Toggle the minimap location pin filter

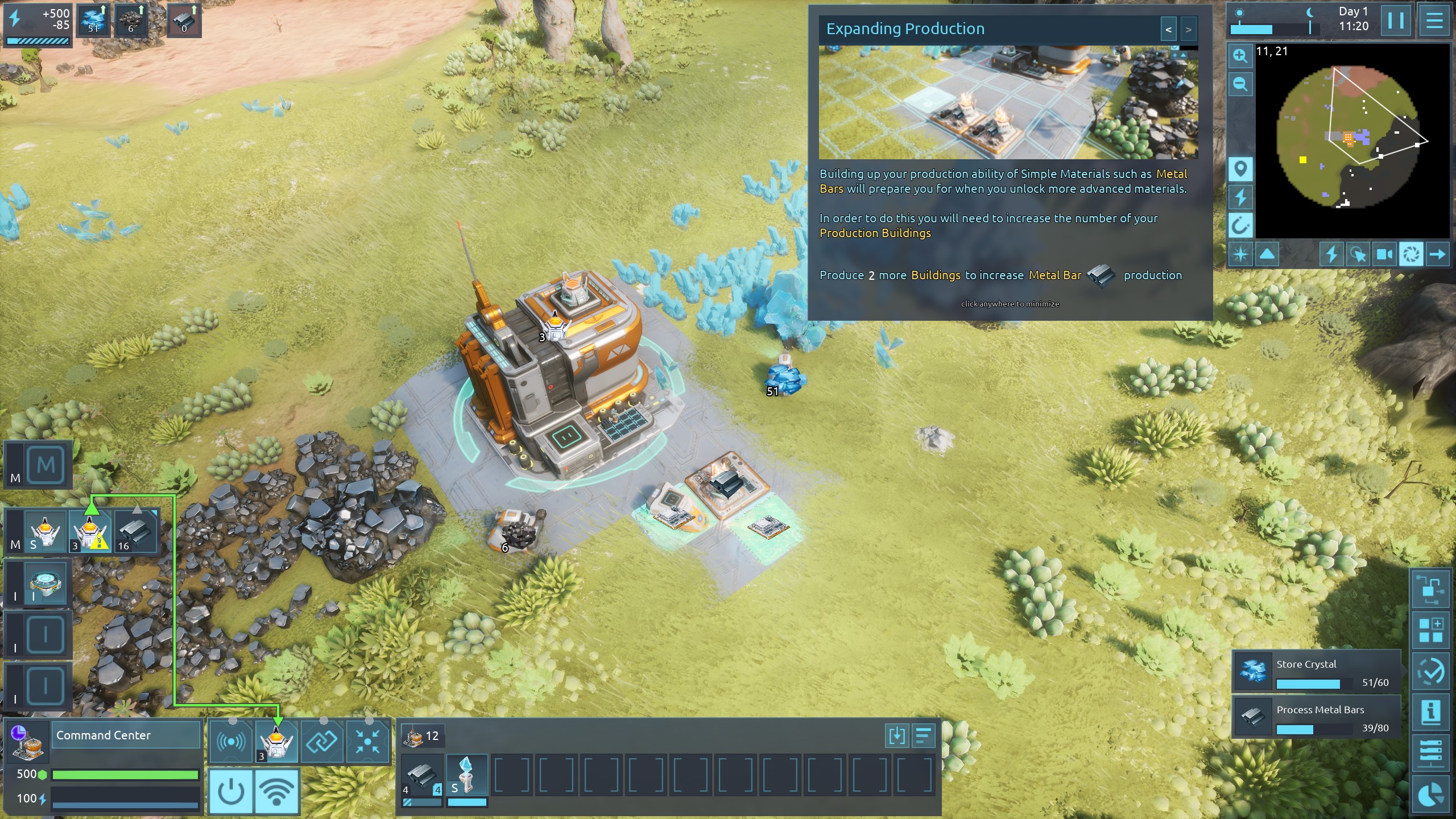[1240, 169]
